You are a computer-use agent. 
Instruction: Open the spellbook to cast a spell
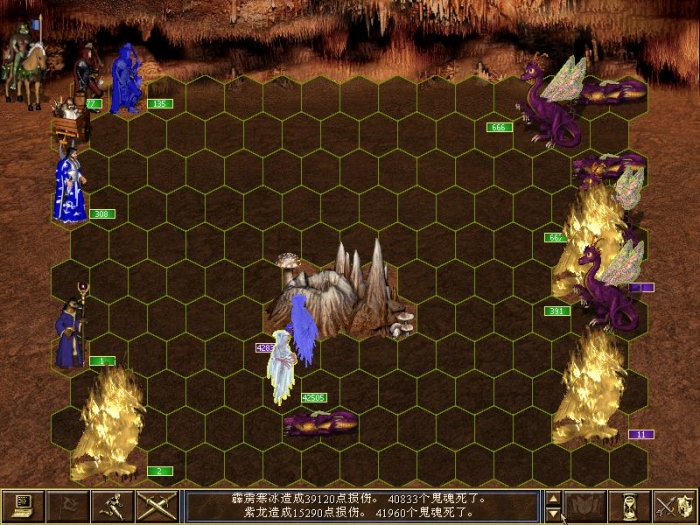point(585,506)
